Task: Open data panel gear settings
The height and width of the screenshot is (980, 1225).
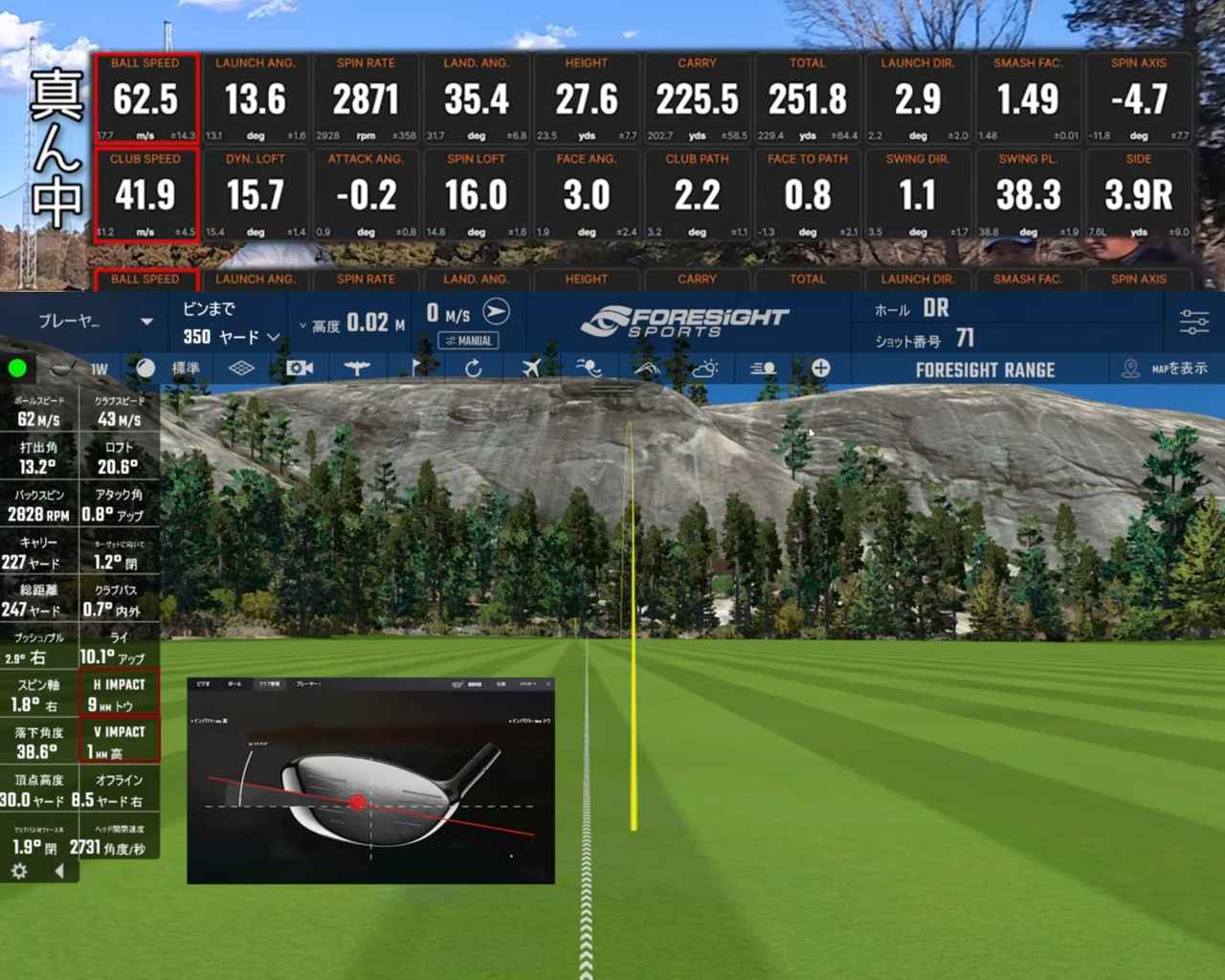Action: [18, 871]
